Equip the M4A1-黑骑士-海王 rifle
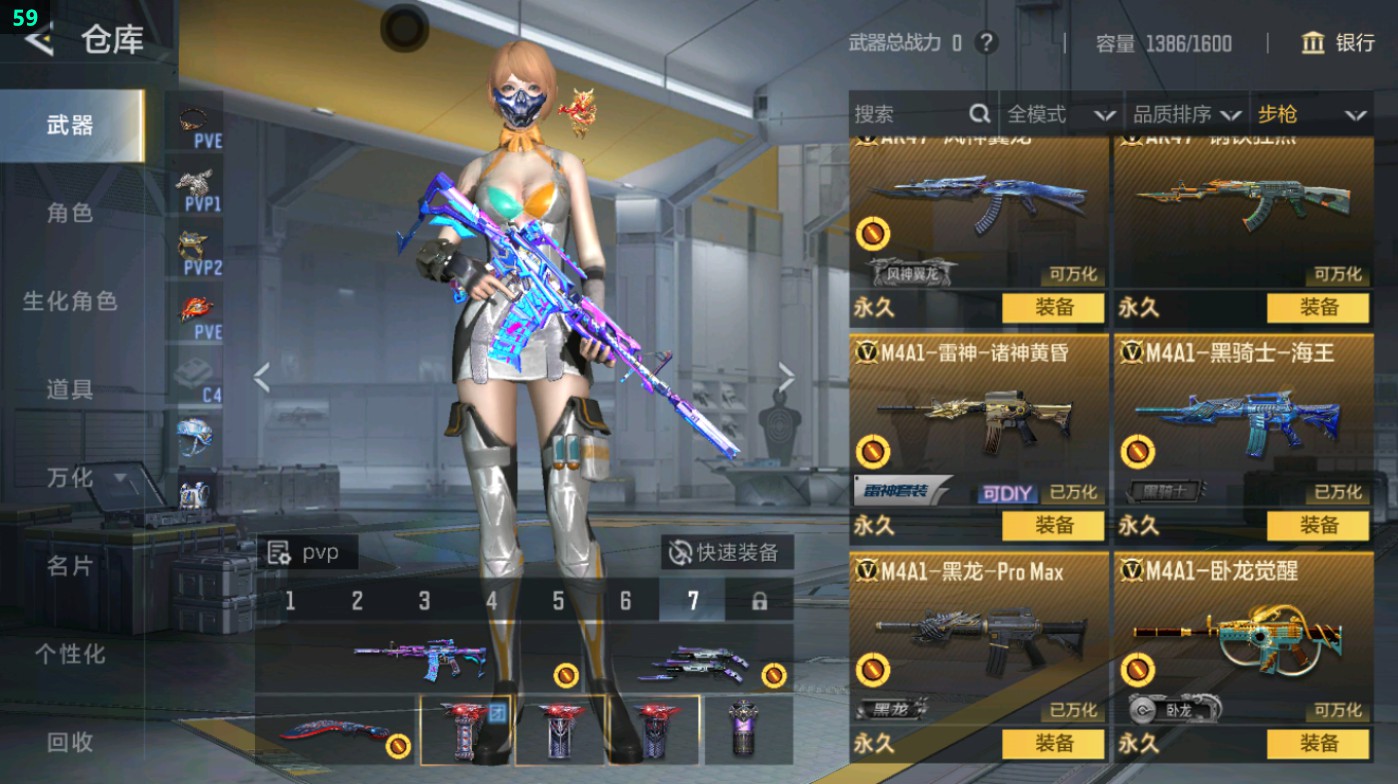 tap(1318, 525)
